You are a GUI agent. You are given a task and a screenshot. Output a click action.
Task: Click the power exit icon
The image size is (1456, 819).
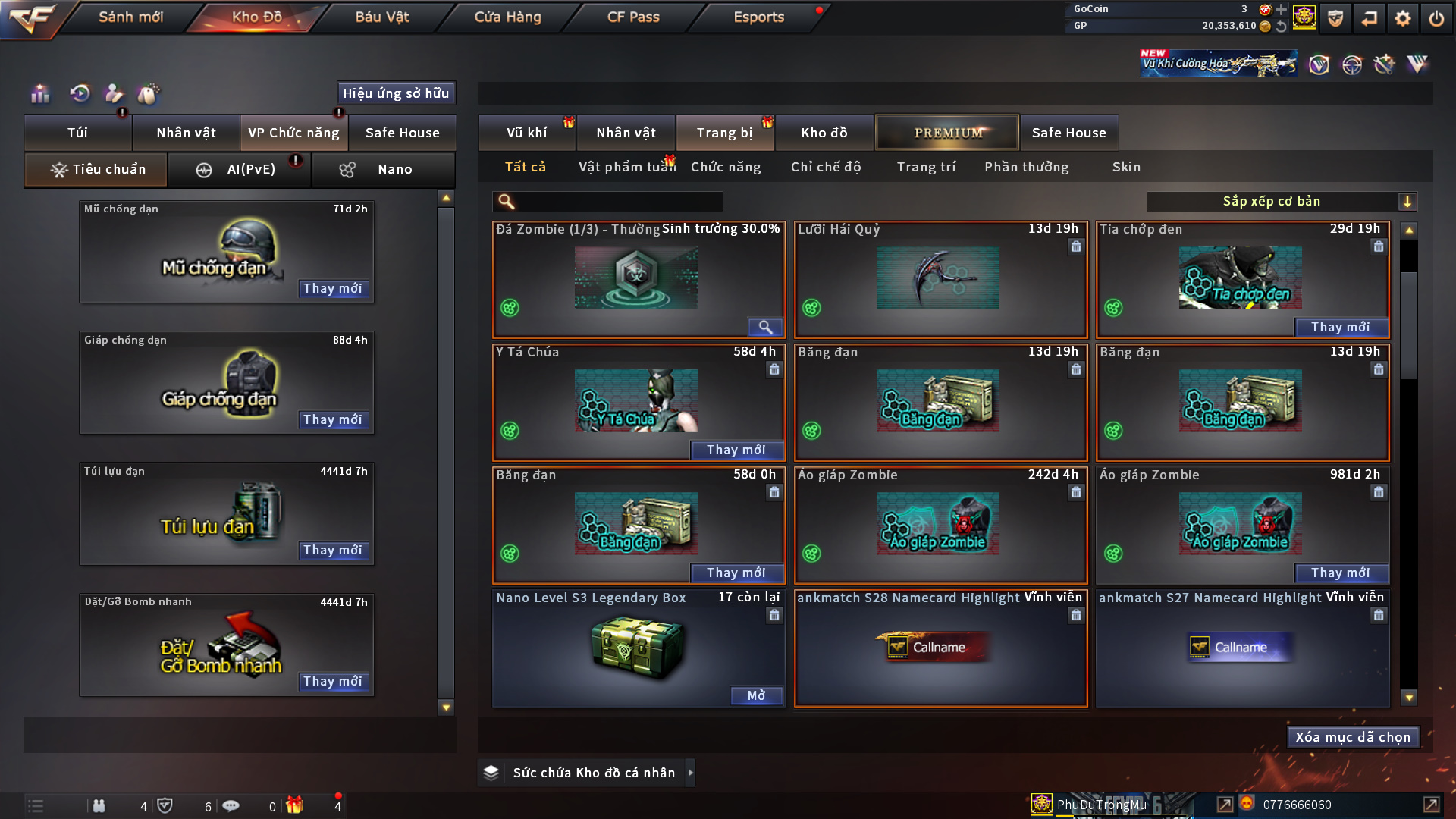click(x=1436, y=18)
